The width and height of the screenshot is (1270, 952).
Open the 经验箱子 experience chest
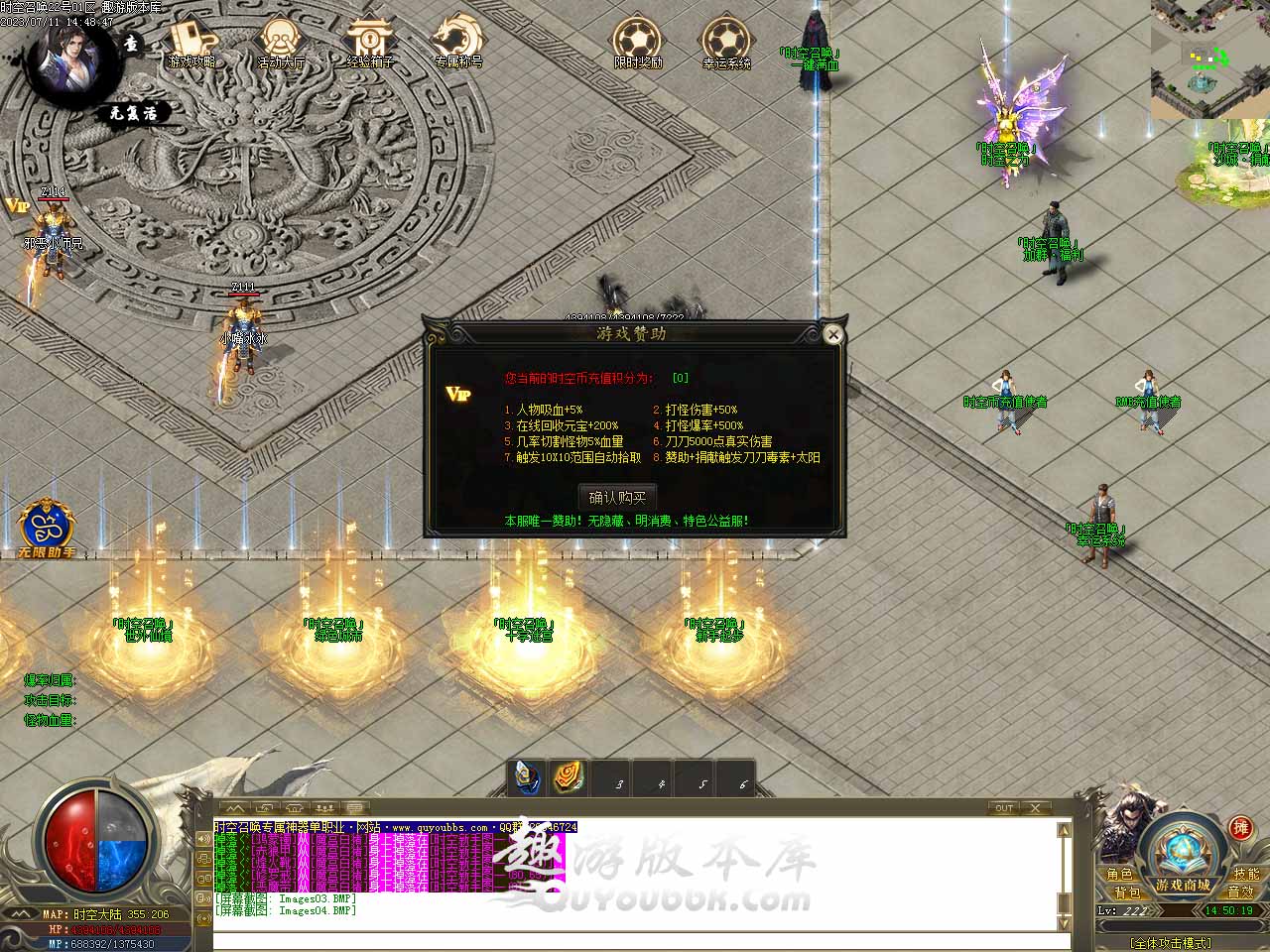[370, 44]
